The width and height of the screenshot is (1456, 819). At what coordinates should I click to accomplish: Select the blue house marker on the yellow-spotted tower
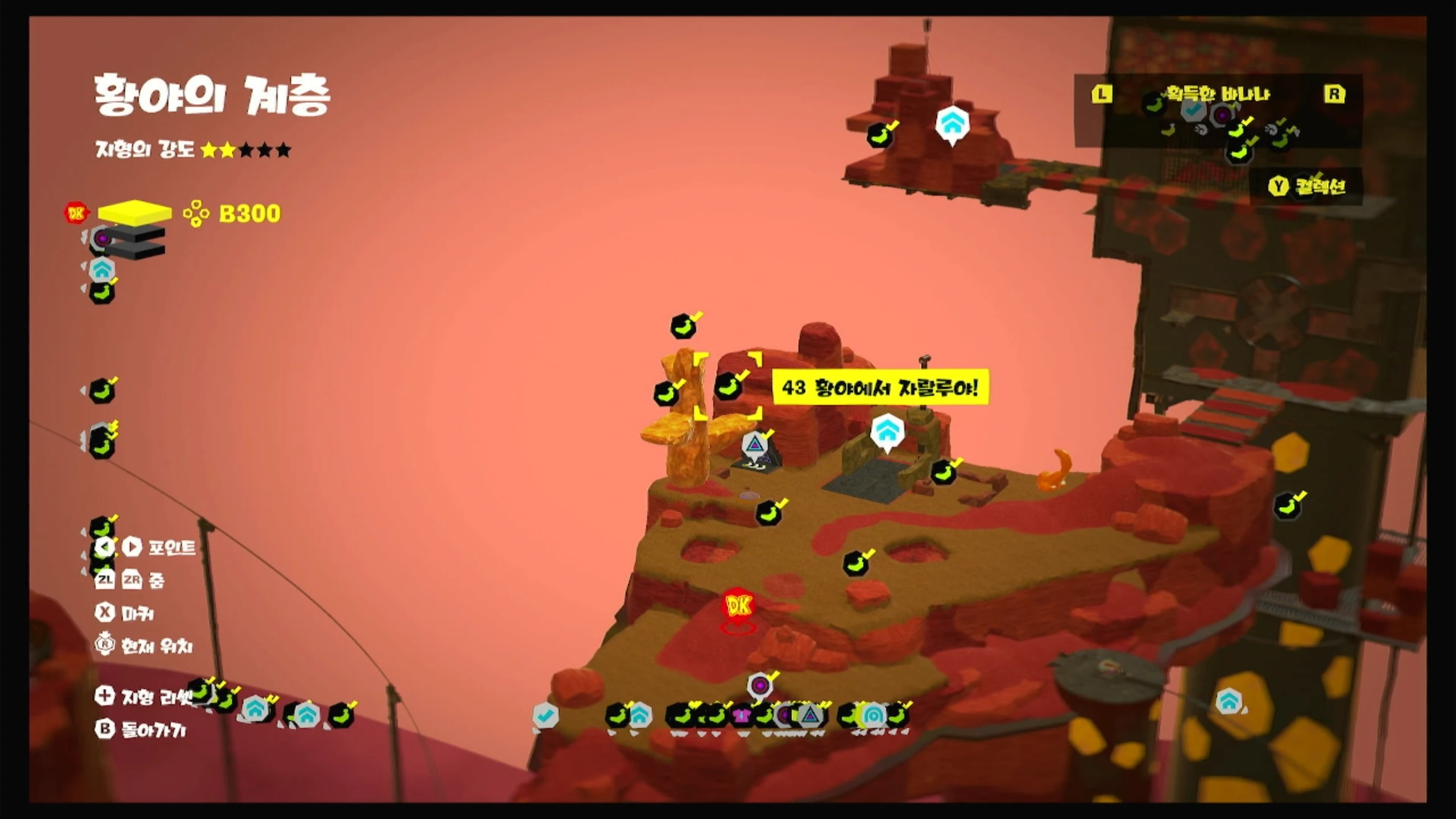1228,701
